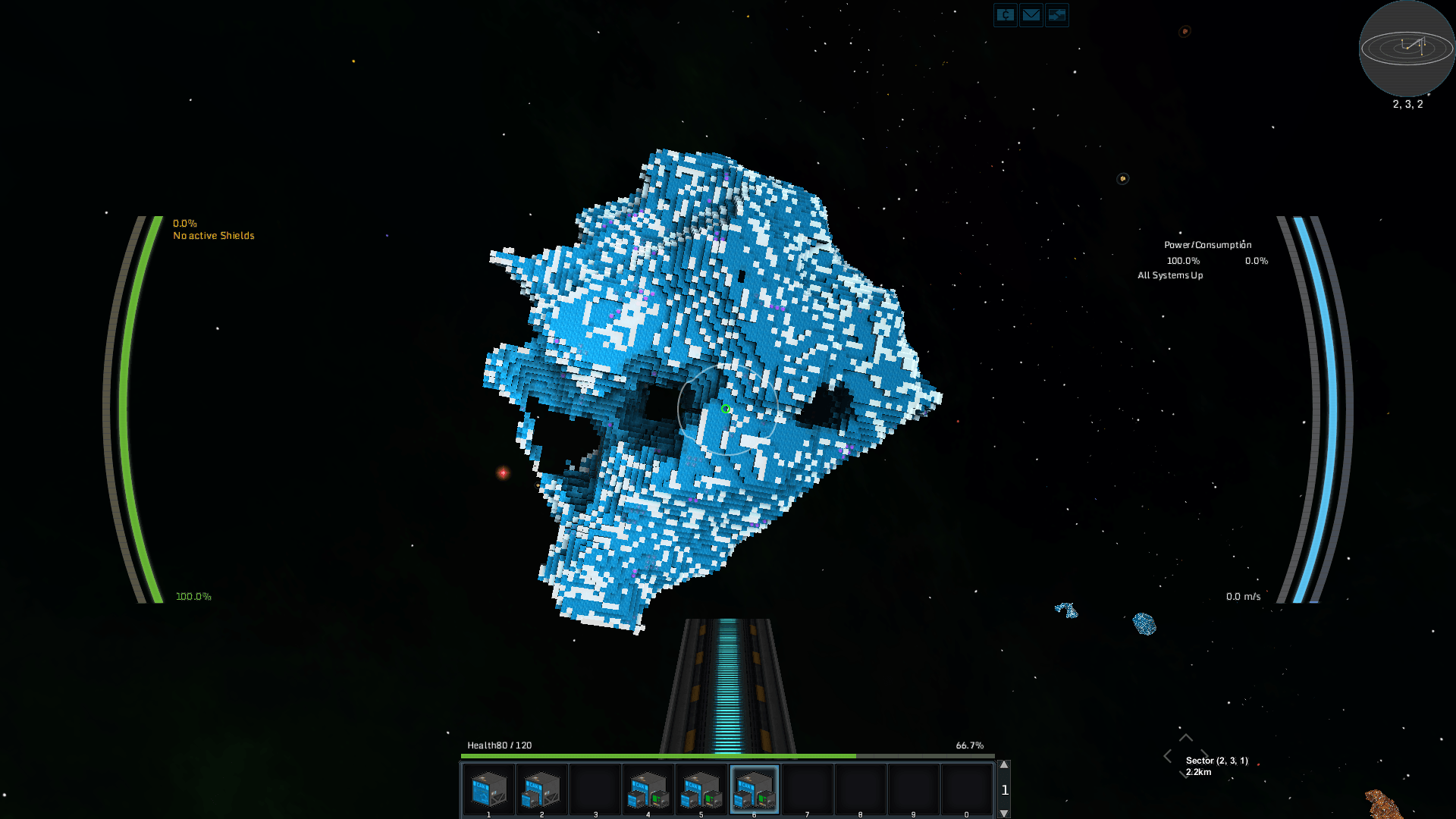Select hotbar slot 1 cannon block
The width and height of the screenshot is (1456, 819).
click(489, 789)
